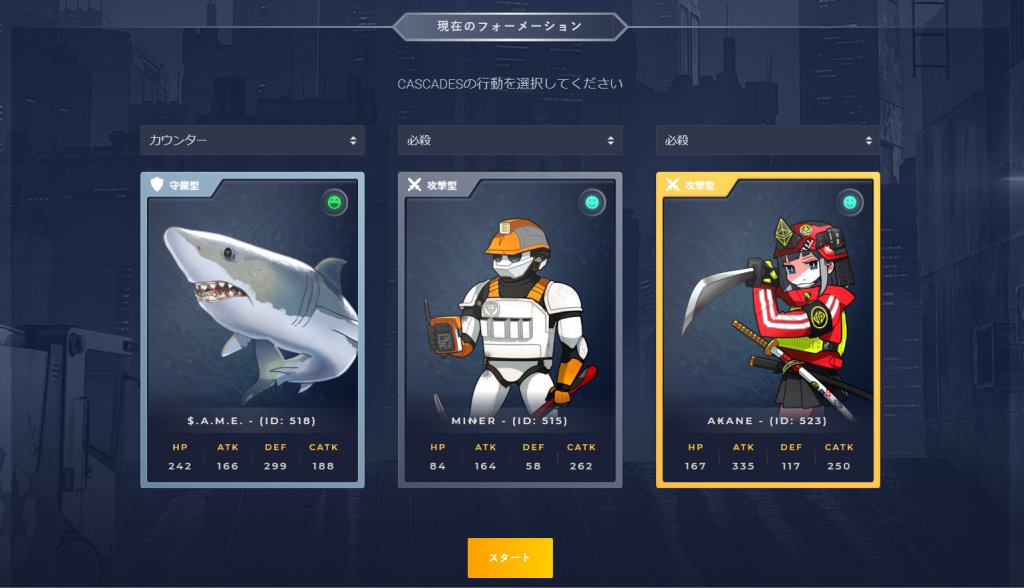
Task: Click the orange スタート start button
Action: (510, 557)
